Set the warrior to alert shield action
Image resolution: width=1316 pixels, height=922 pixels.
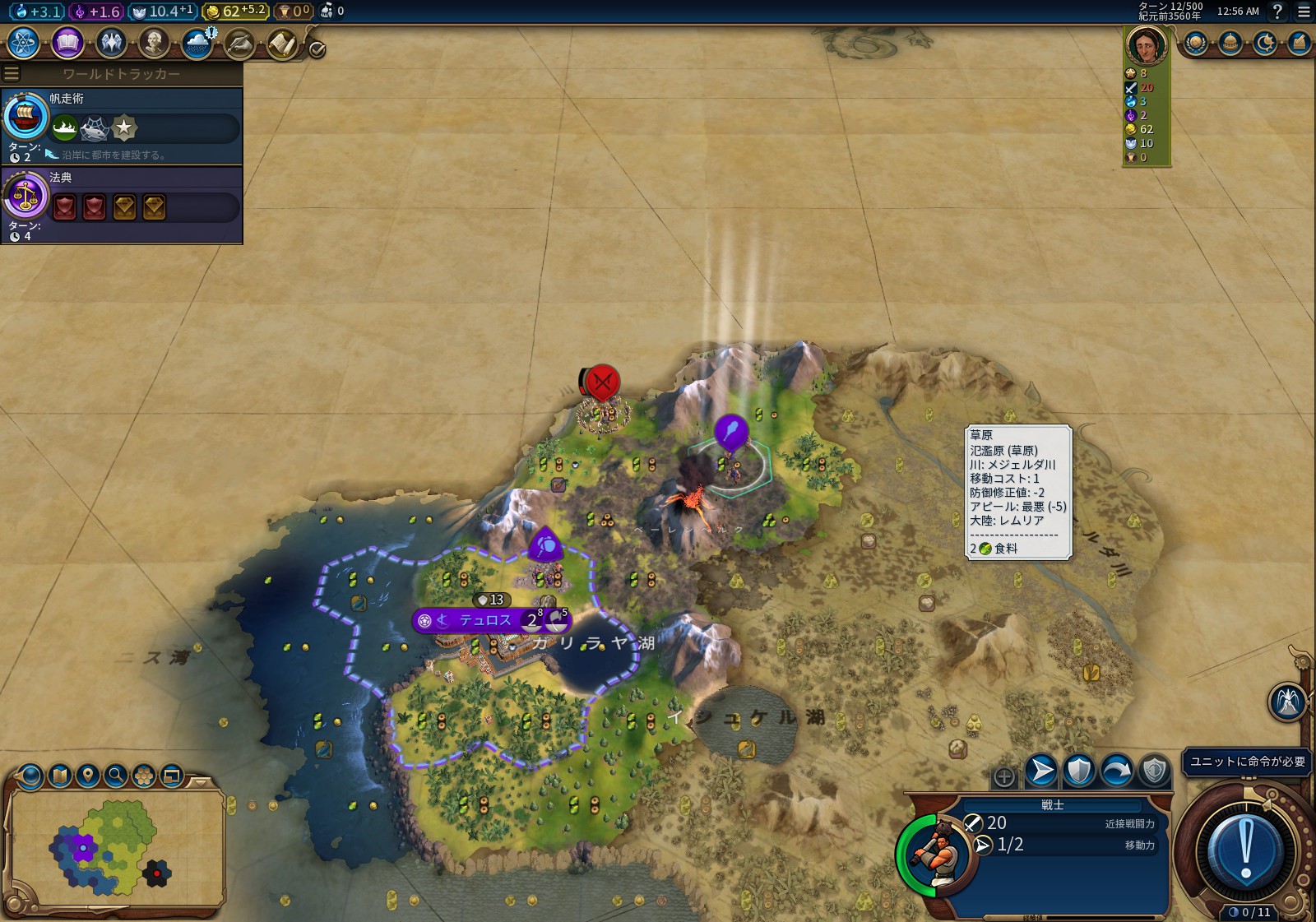click(x=1154, y=771)
